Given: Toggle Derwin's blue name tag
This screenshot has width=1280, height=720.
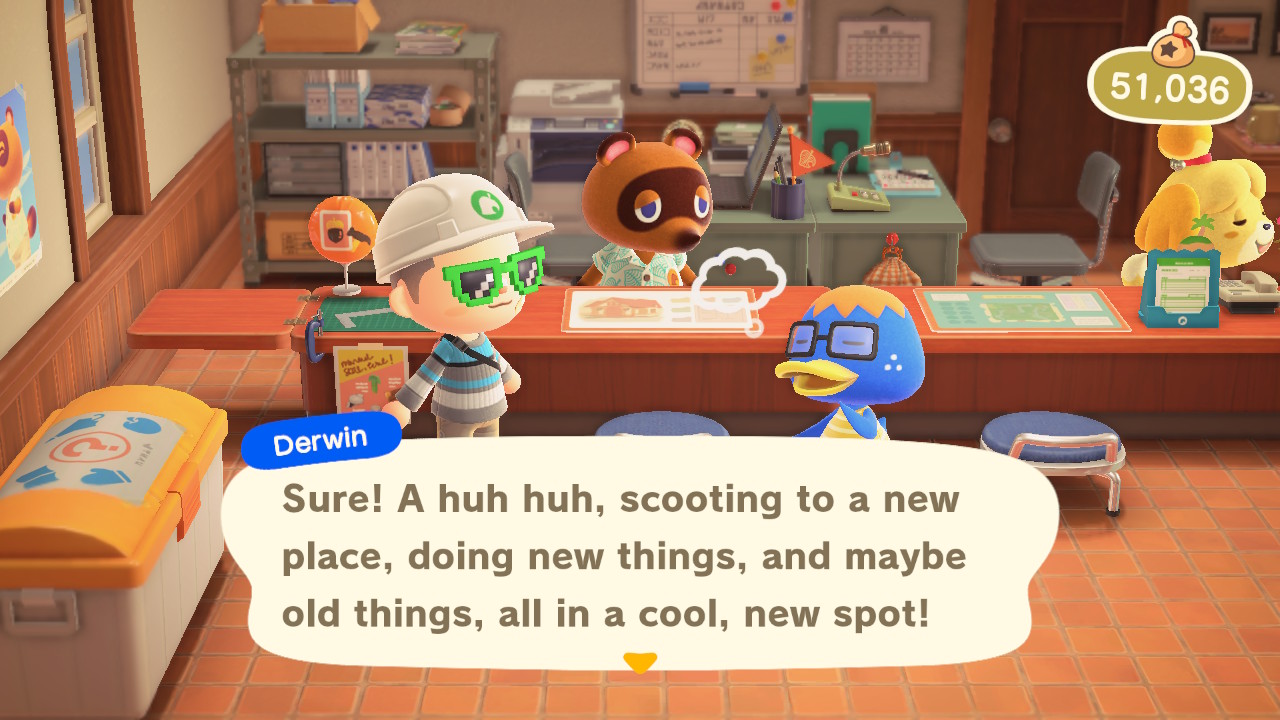Looking at the screenshot, I should pyautogui.click(x=321, y=435).
